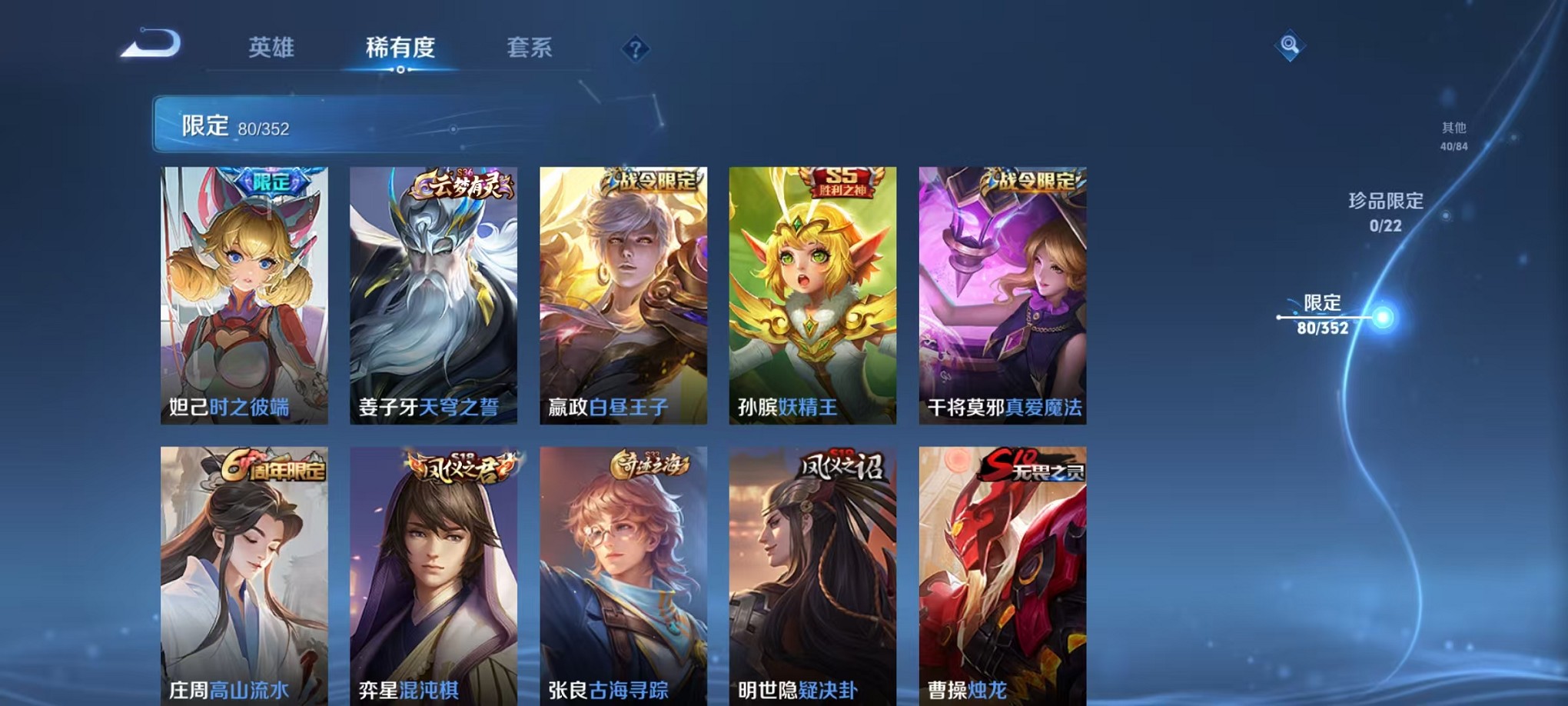This screenshot has height=706, width=1568.
Task: Select the 稀有度 tab
Action: 400,48
